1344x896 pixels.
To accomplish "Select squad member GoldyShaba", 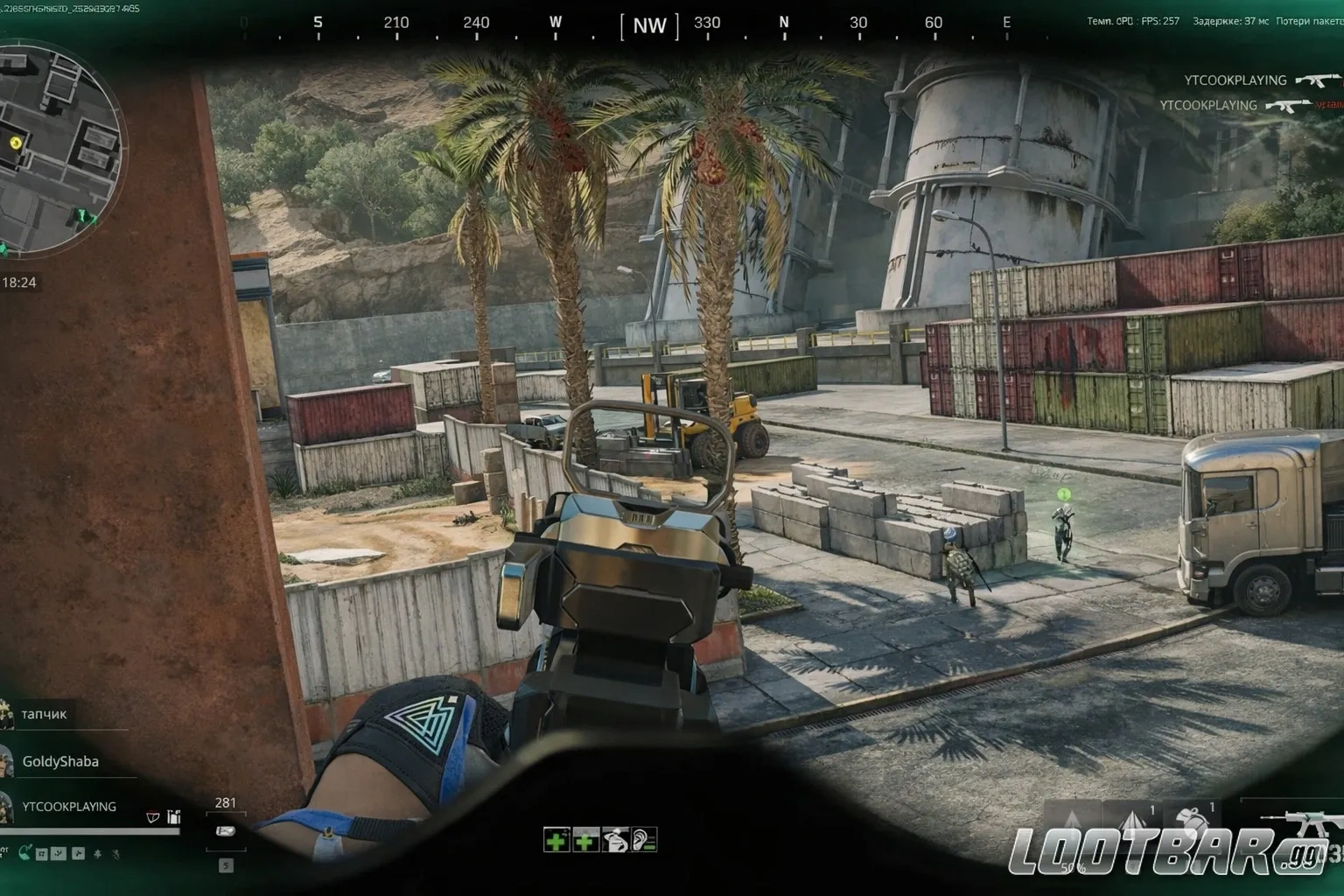I will pos(59,761).
